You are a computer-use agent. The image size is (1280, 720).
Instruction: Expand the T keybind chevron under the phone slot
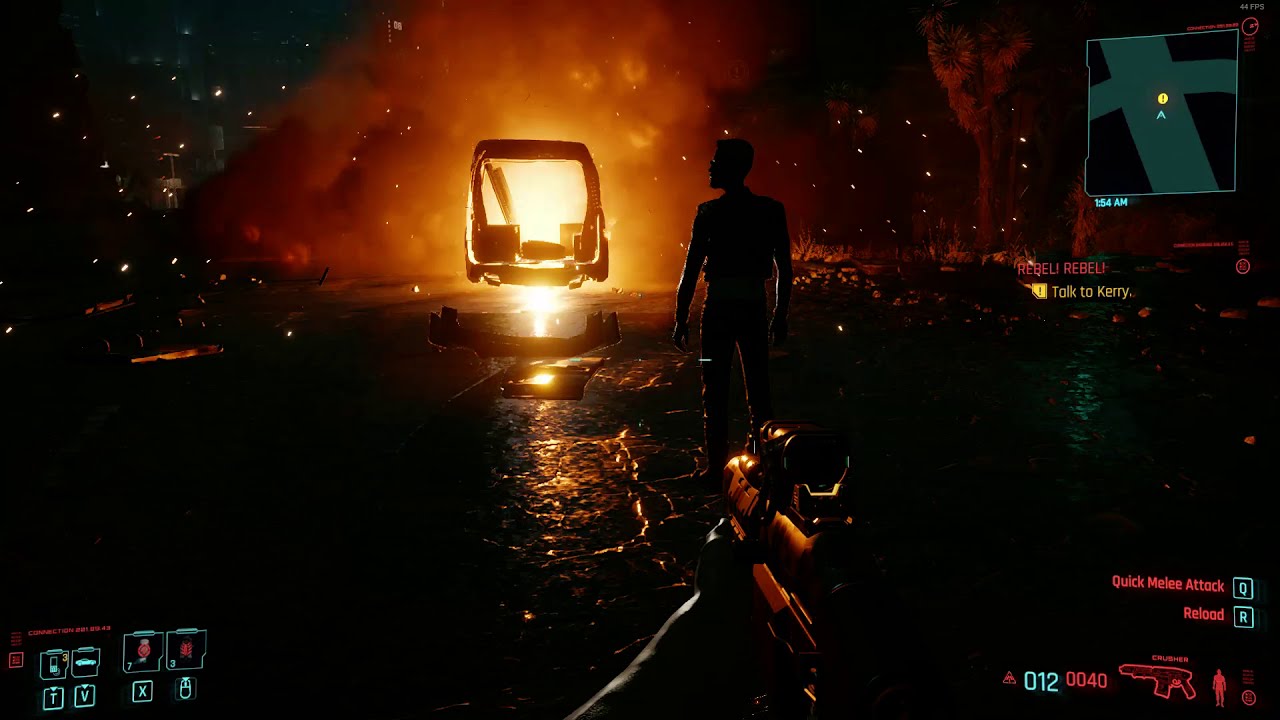coord(54,694)
